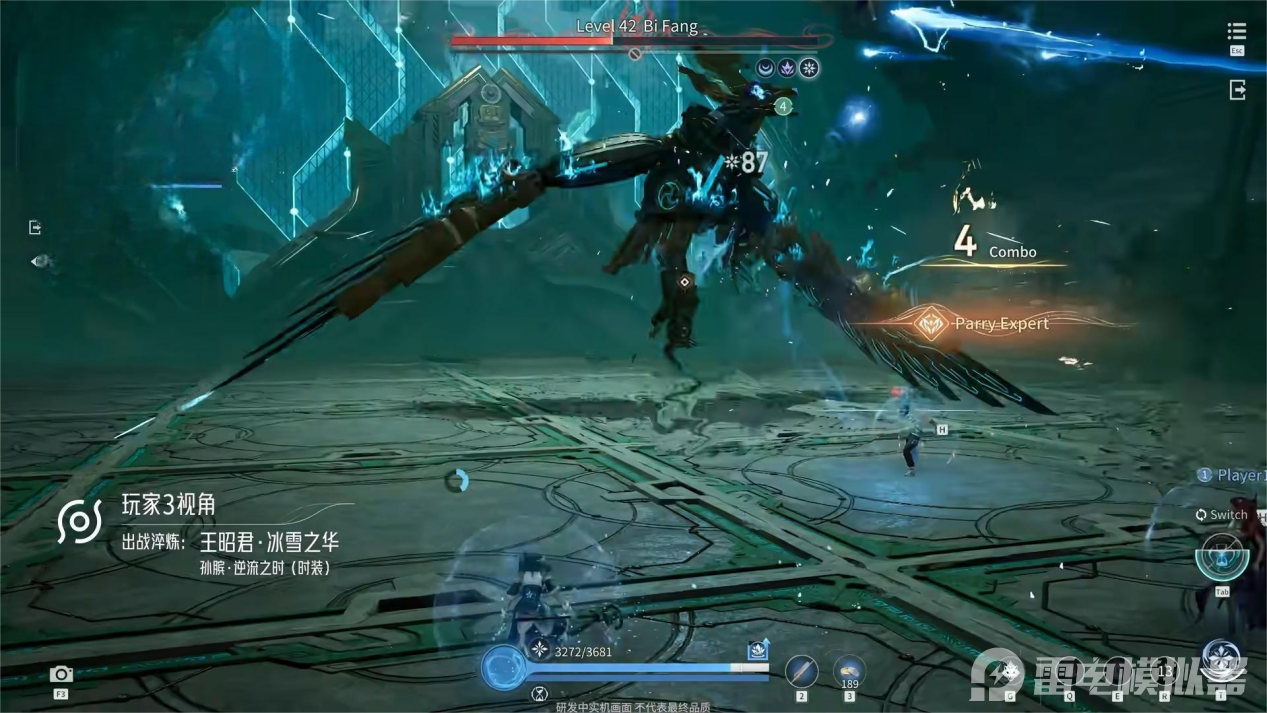This screenshot has height=713, width=1267.
Task: Activate the hourglass Switch character ability
Action: coord(1220,555)
